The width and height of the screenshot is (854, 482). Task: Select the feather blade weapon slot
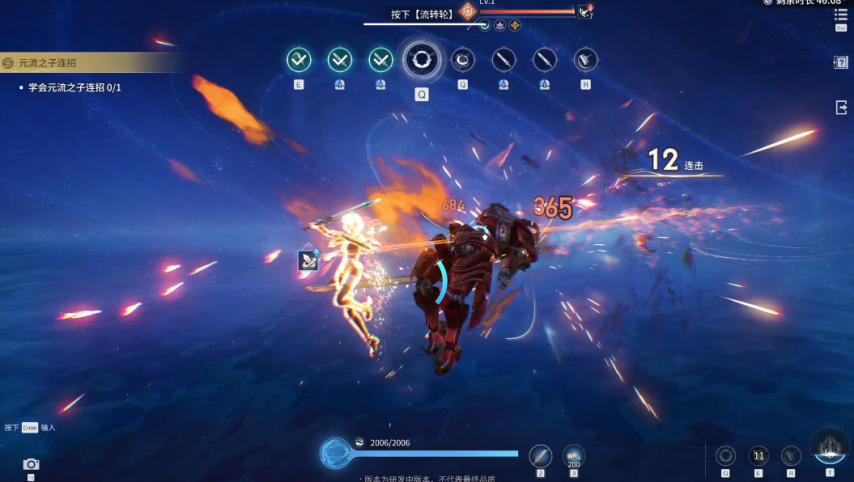[x=540, y=456]
